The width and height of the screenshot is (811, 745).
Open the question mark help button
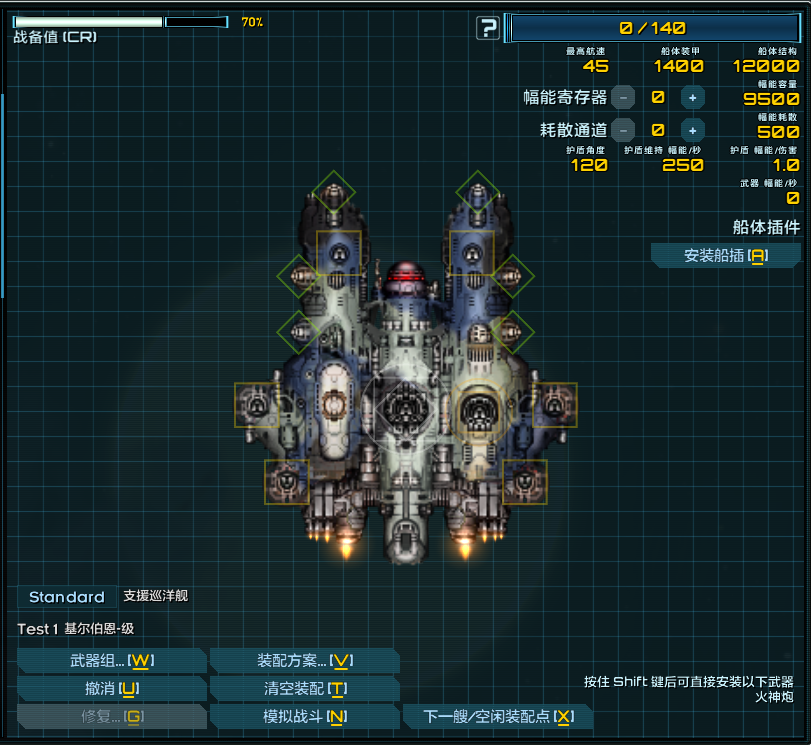pos(487,28)
